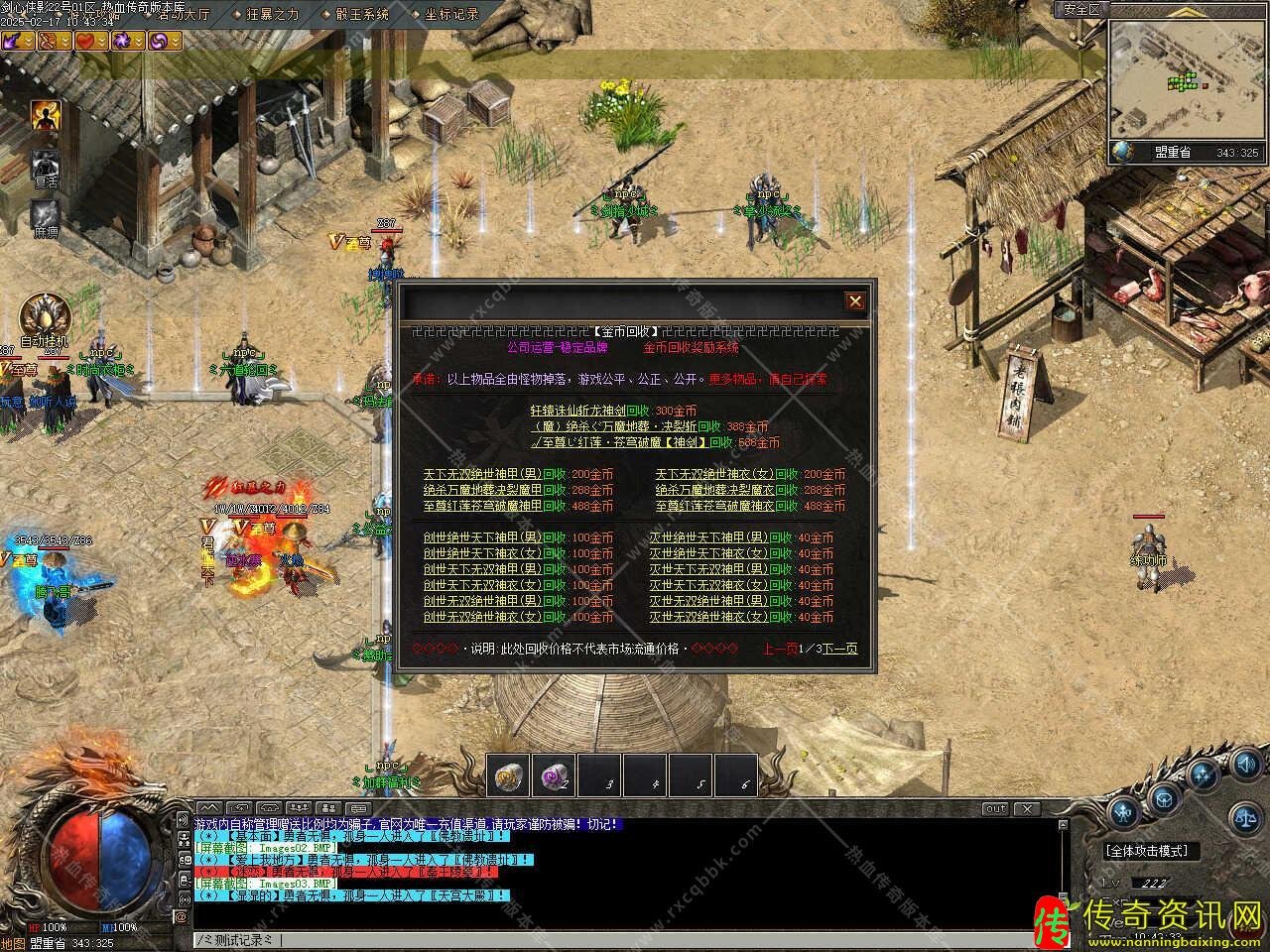Open the 骰王系统 top menu
The height and width of the screenshot is (952, 1270).
tap(361, 14)
